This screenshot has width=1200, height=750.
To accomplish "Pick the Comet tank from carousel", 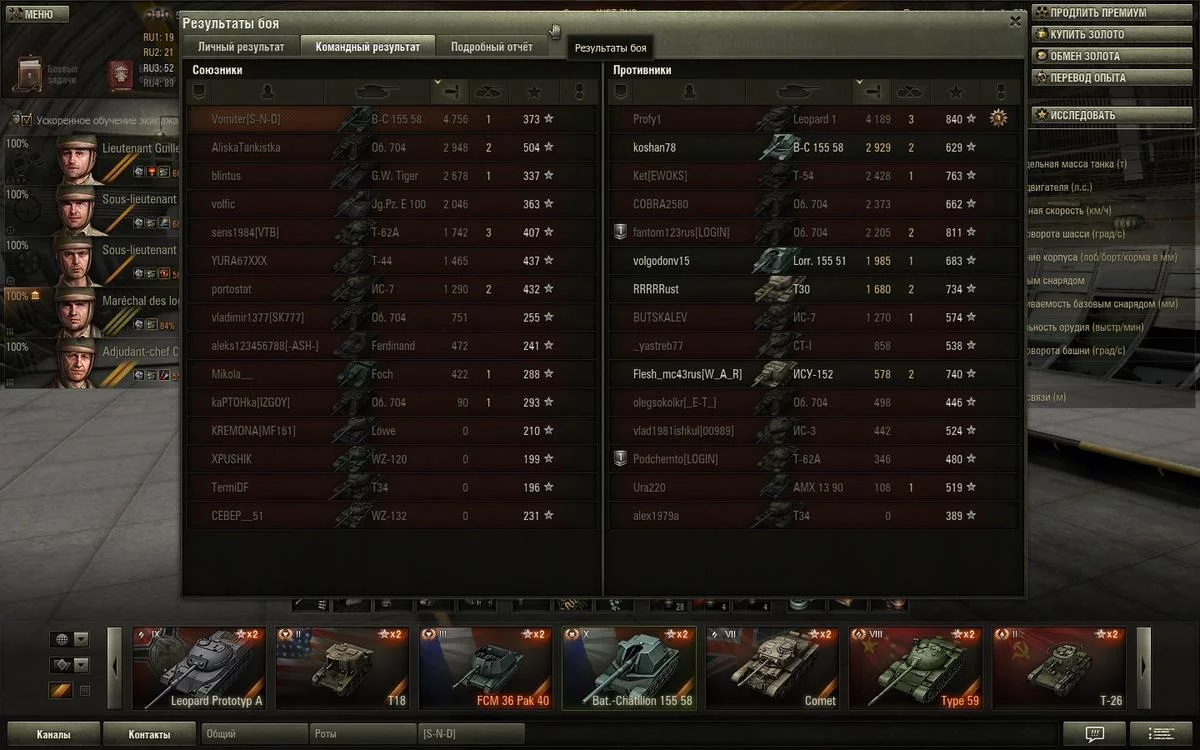I will point(771,668).
